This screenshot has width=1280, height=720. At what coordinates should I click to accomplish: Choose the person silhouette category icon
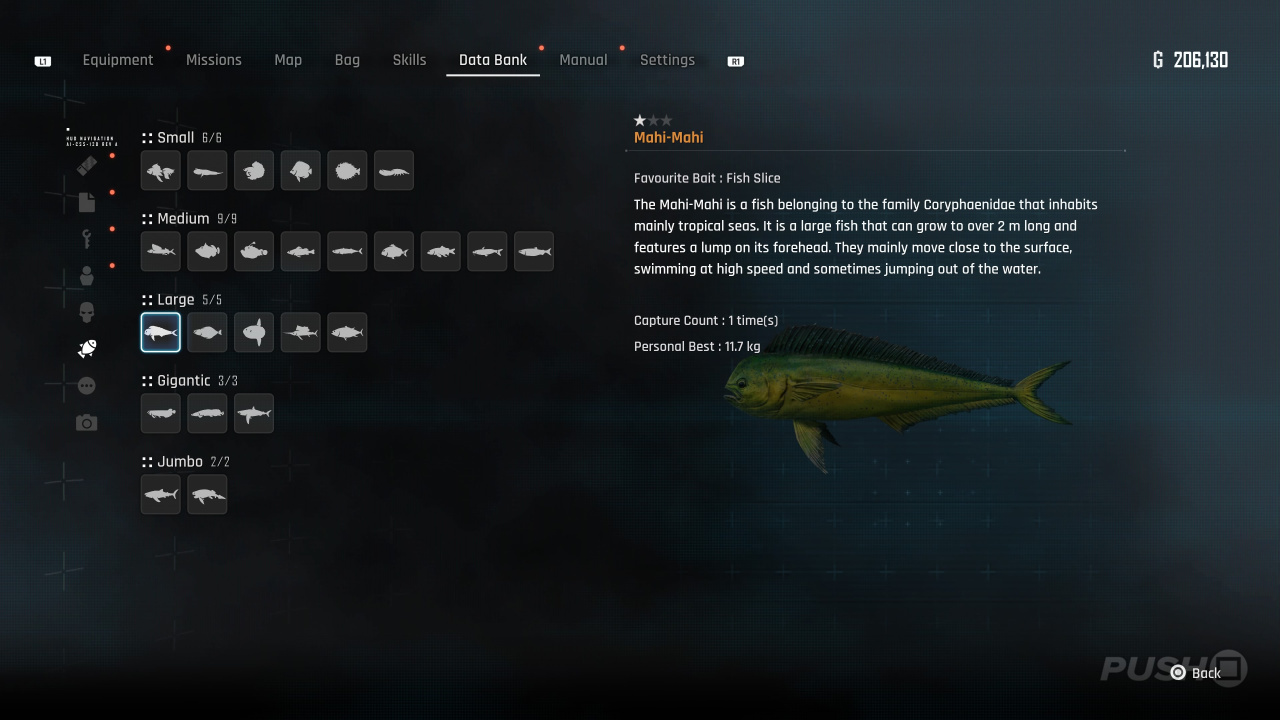click(x=87, y=275)
